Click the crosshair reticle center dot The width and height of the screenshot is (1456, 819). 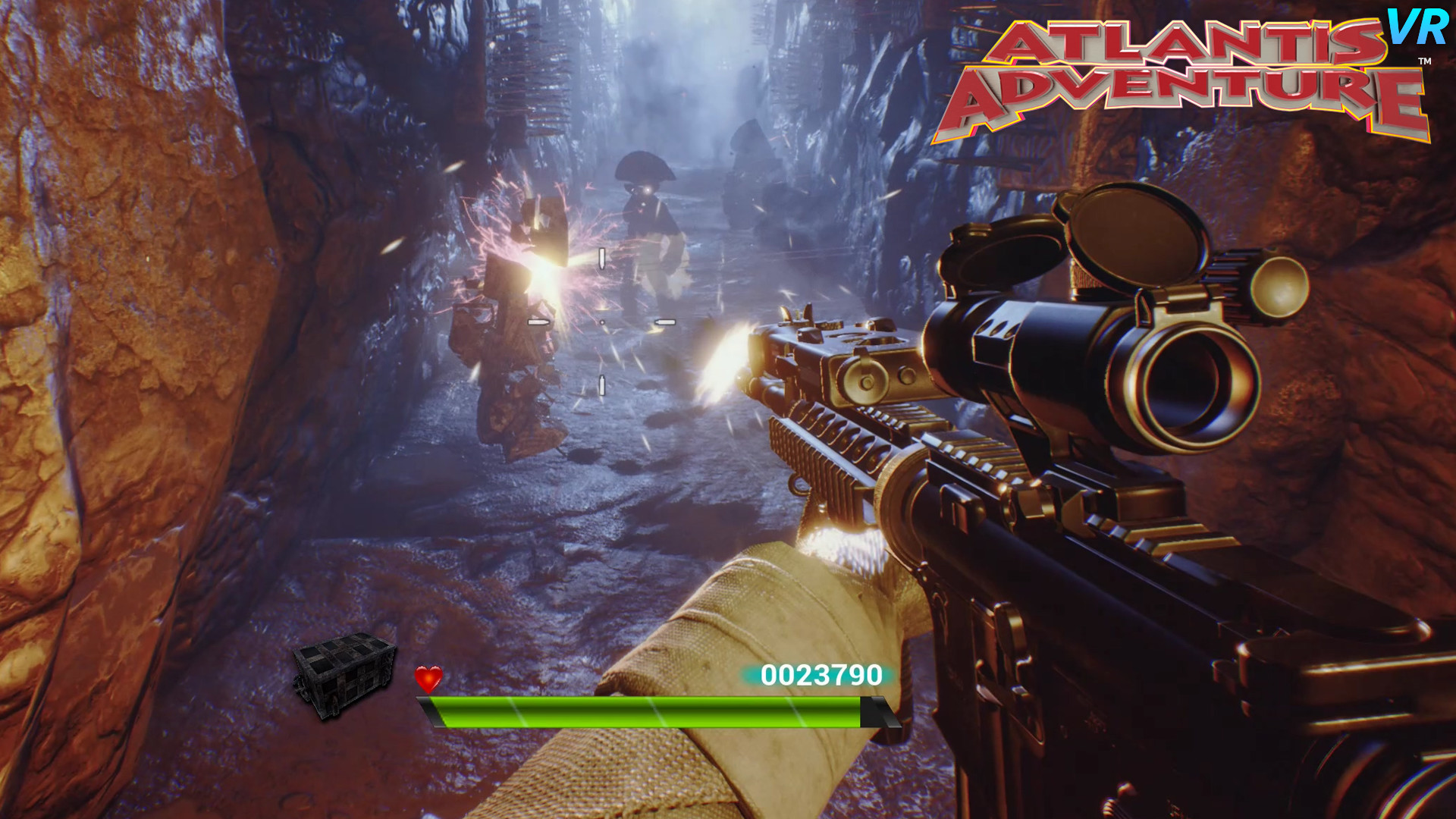pyautogui.click(x=602, y=322)
